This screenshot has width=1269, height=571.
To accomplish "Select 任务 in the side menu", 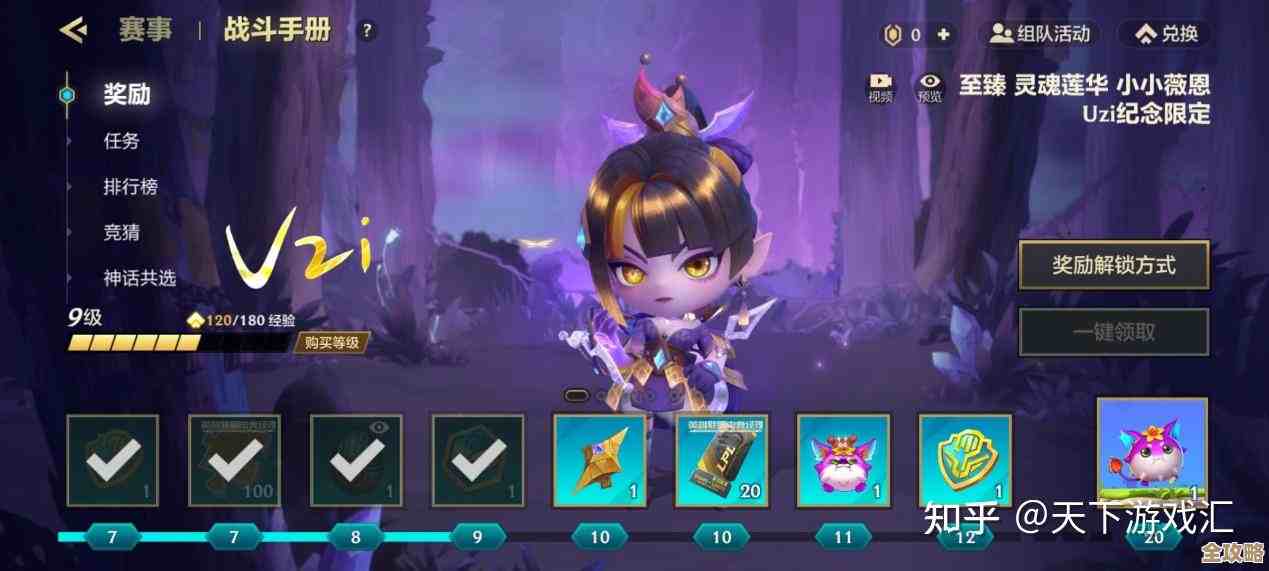I will click(x=122, y=141).
